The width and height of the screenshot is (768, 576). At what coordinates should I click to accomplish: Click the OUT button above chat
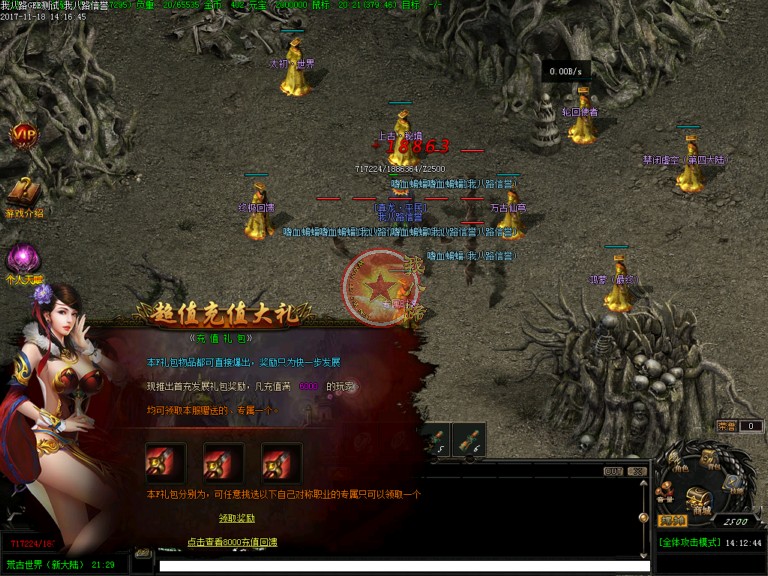(x=613, y=471)
